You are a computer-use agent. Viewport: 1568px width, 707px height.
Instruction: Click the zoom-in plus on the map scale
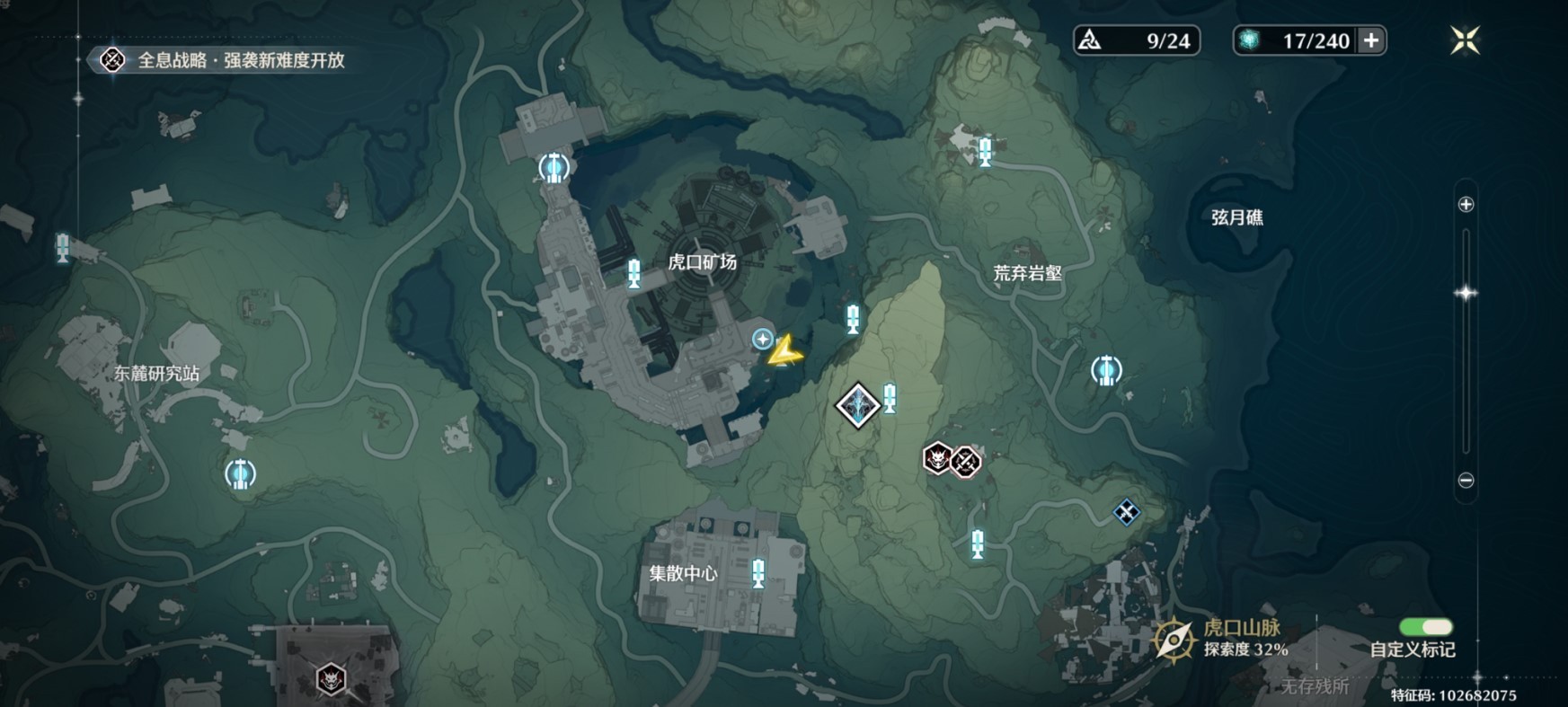(1465, 205)
